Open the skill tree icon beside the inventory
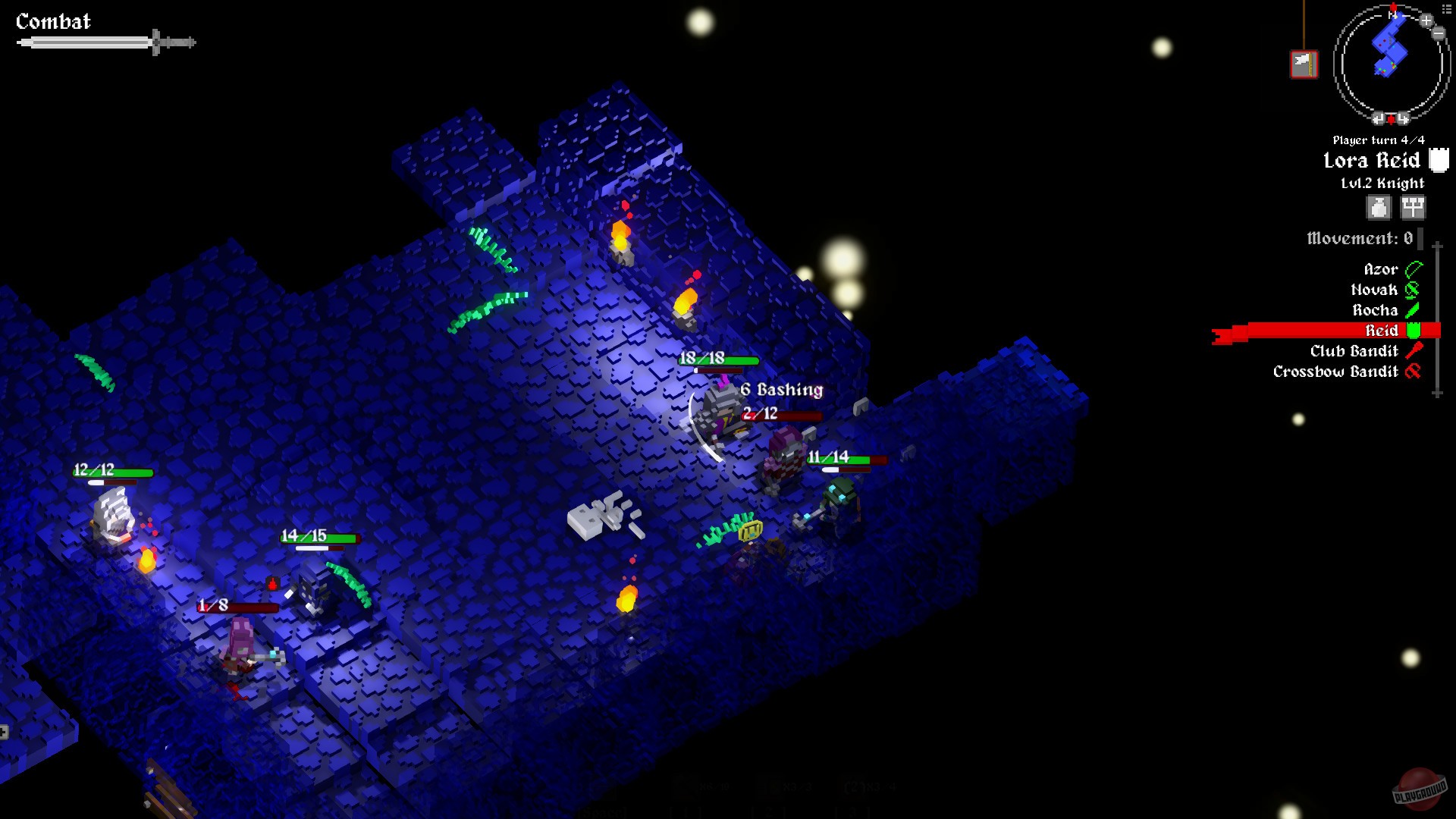 click(x=1412, y=207)
